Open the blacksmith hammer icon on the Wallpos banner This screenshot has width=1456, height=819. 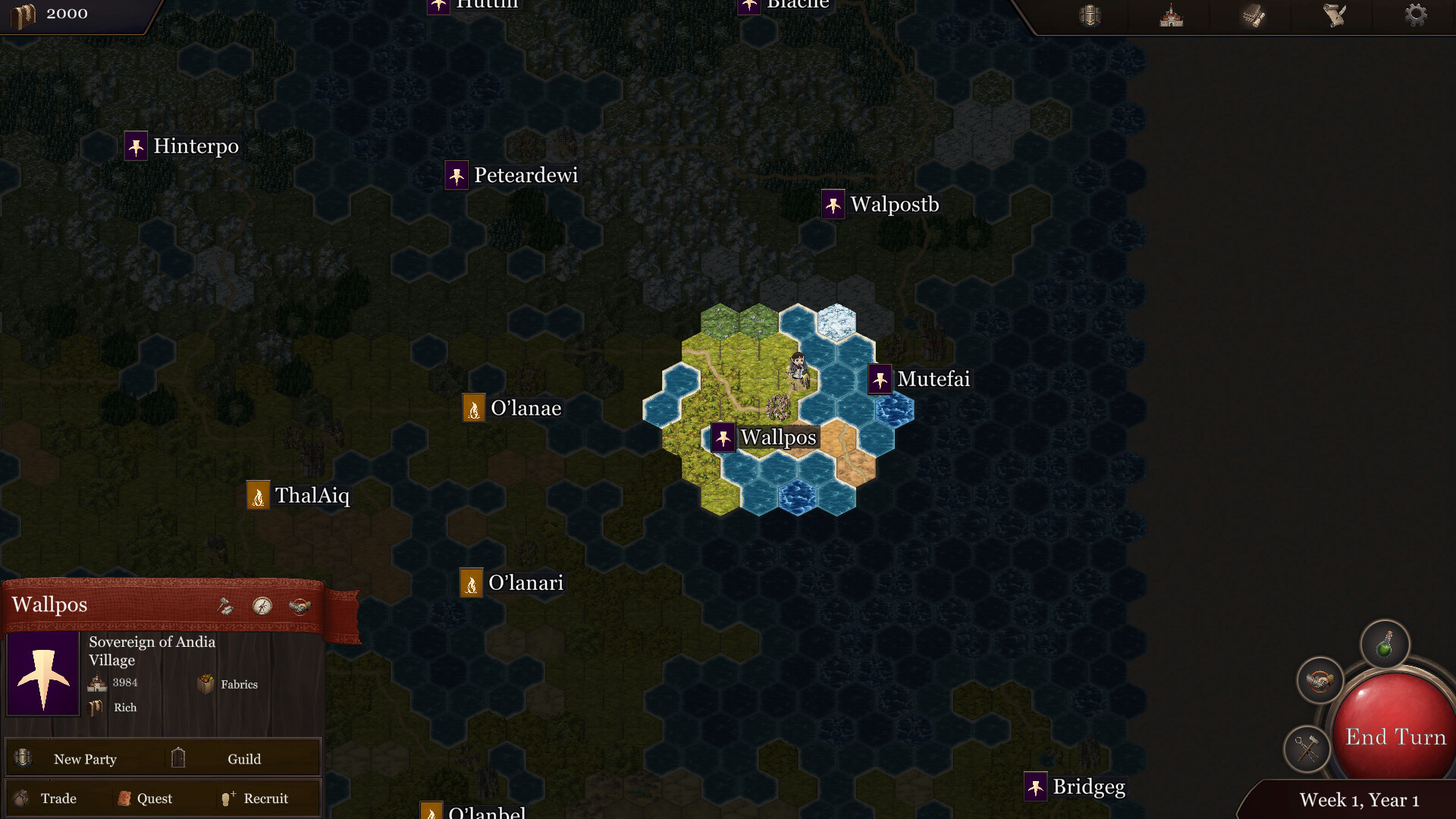224,607
